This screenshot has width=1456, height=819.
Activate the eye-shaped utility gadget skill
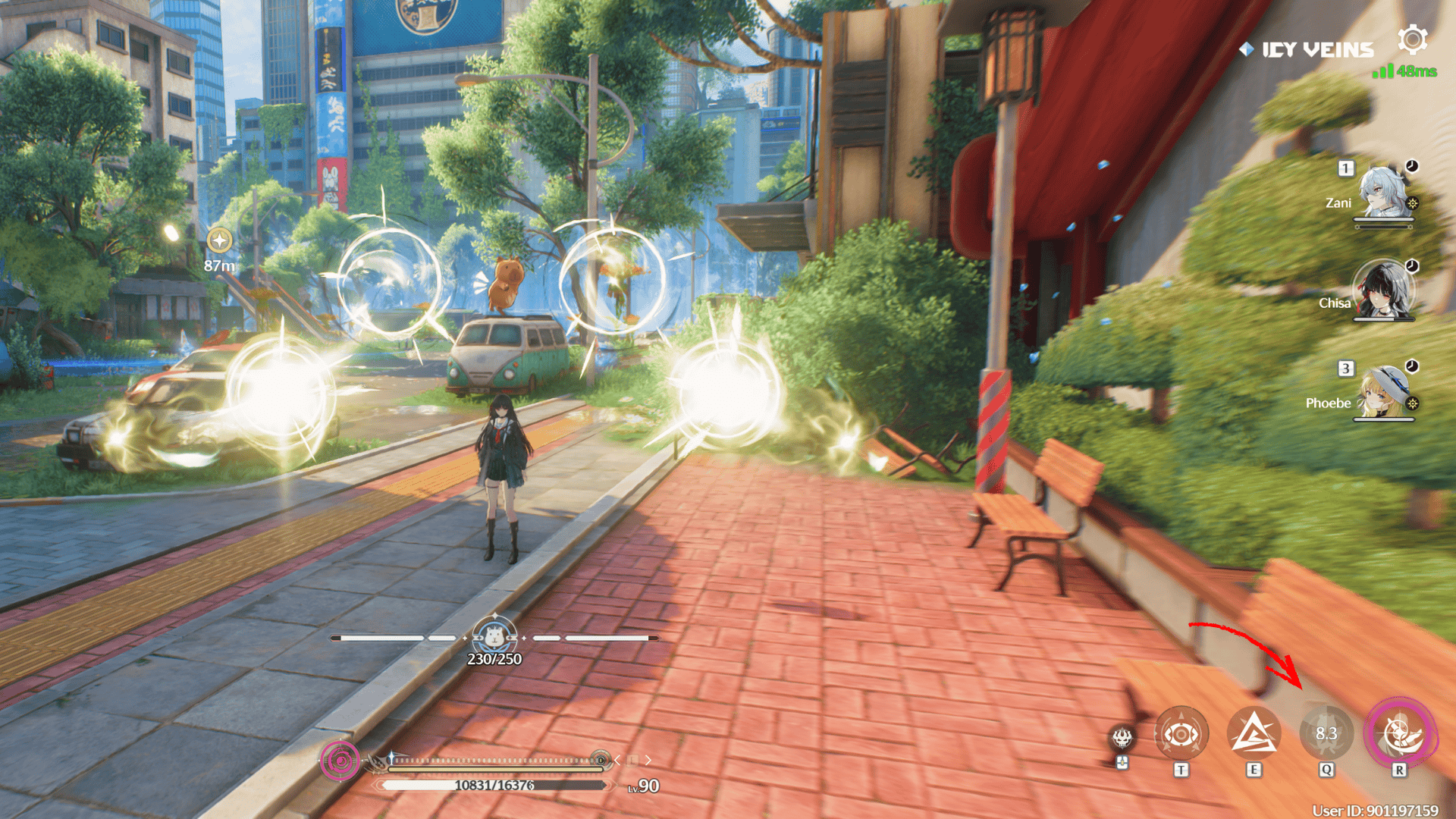(x=1181, y=734)
